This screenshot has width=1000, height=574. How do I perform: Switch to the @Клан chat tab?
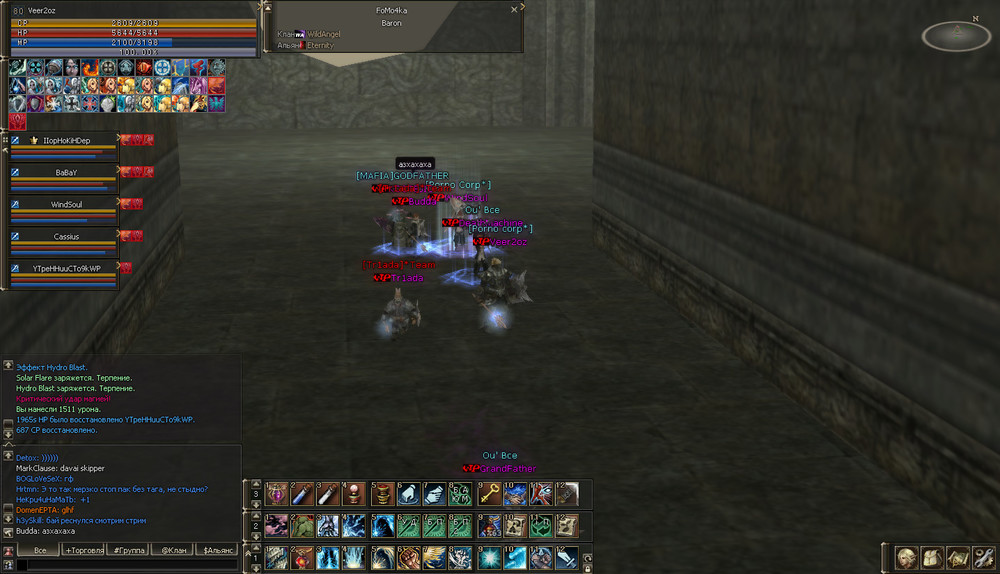pyautogui.click(x=174, y=550)
